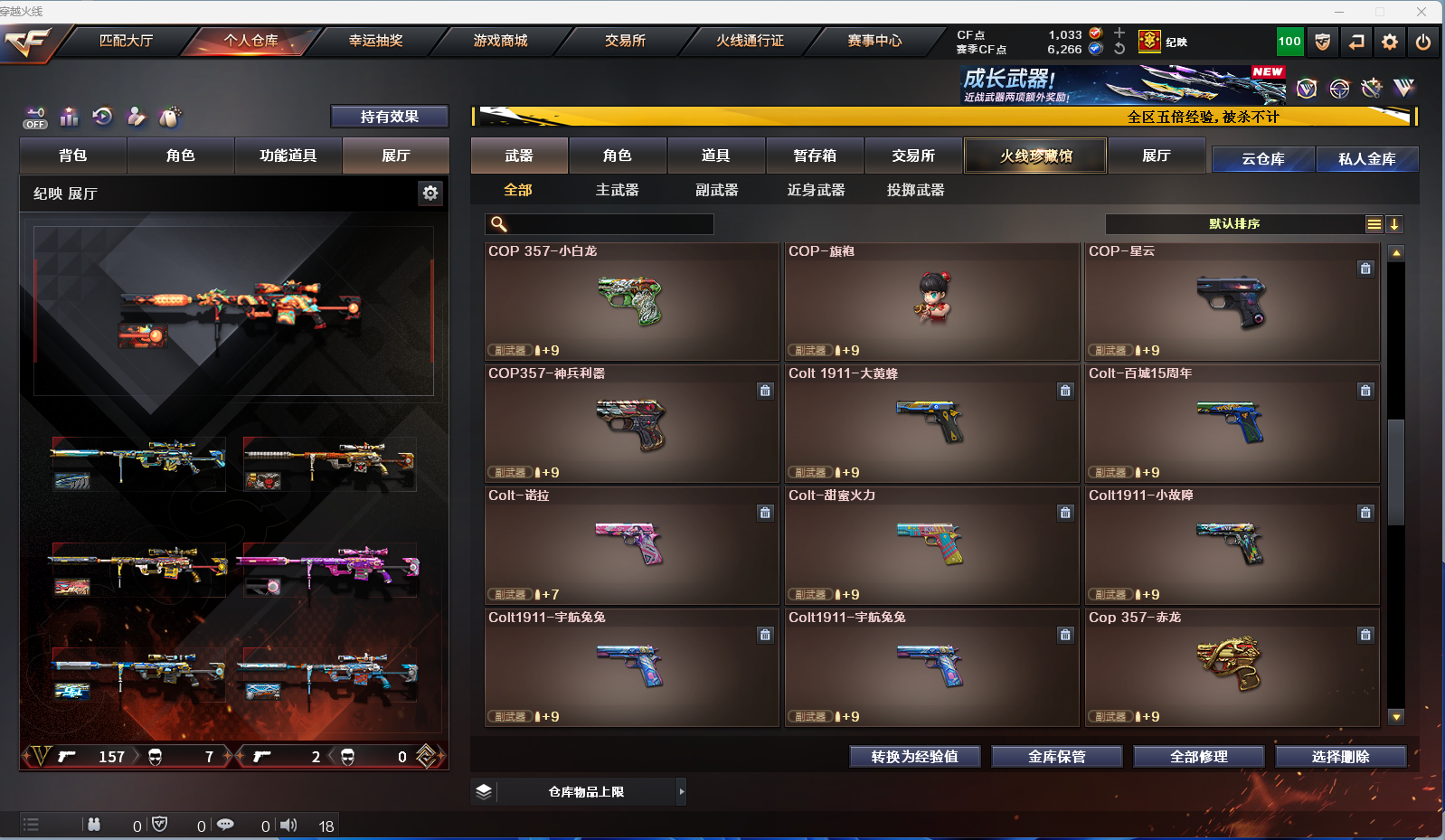Open the showroom gear settings
This screenshot has height=840, width=1445.
[430, 193]
